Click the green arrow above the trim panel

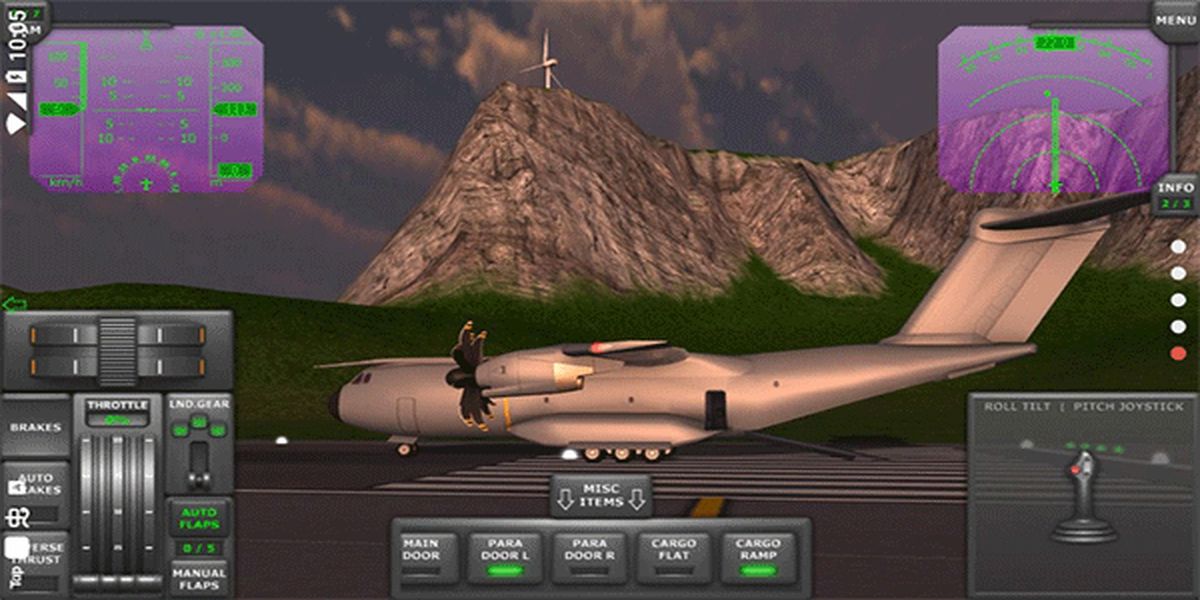click(x=14, y=303)
